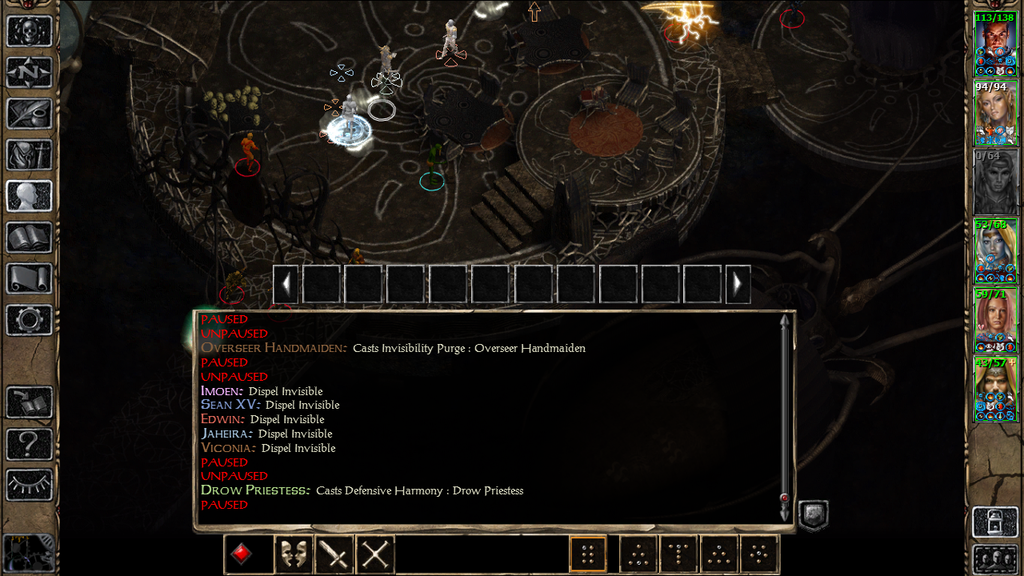Select the blue-faced party member portrait
1024x576 pixels.
point(995,251)
